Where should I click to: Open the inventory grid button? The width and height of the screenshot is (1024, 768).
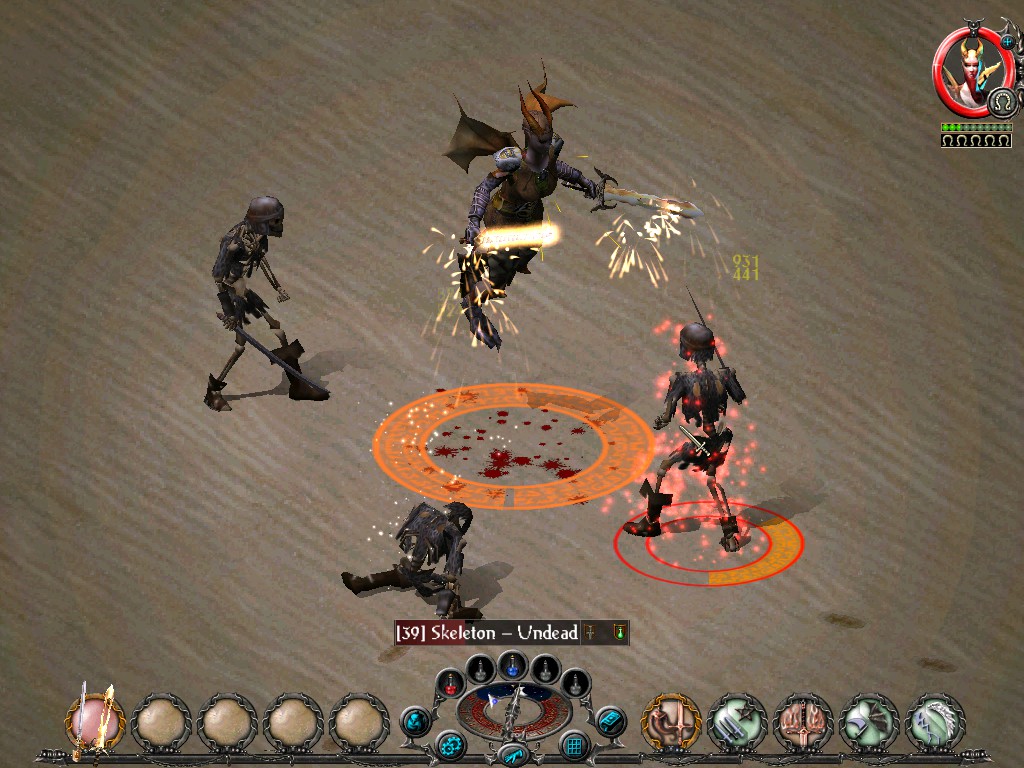pos(574,744)
